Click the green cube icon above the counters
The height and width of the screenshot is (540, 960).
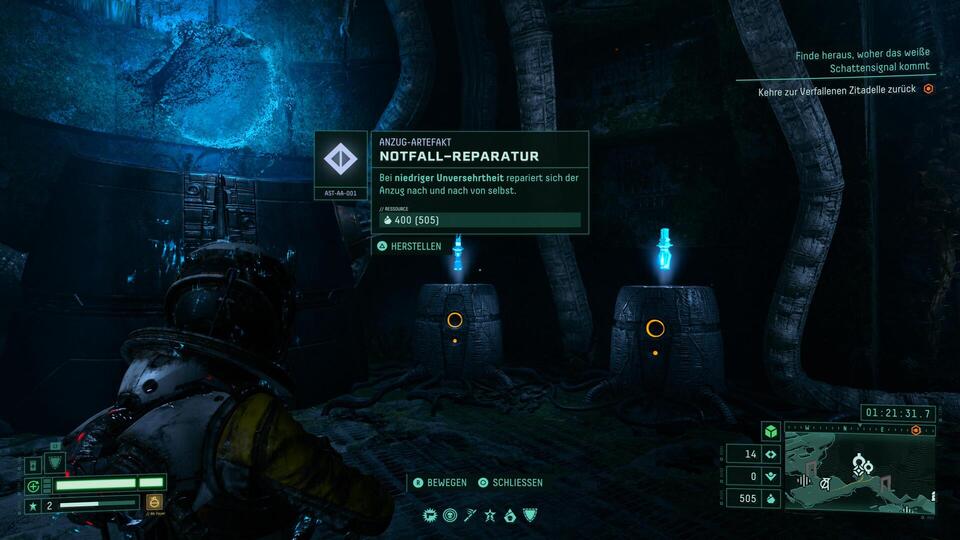point(770,431)
